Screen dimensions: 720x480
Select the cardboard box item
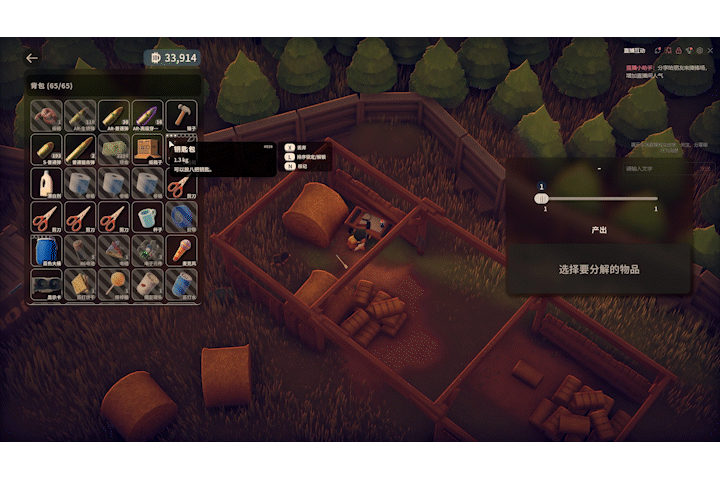(148, 150)
